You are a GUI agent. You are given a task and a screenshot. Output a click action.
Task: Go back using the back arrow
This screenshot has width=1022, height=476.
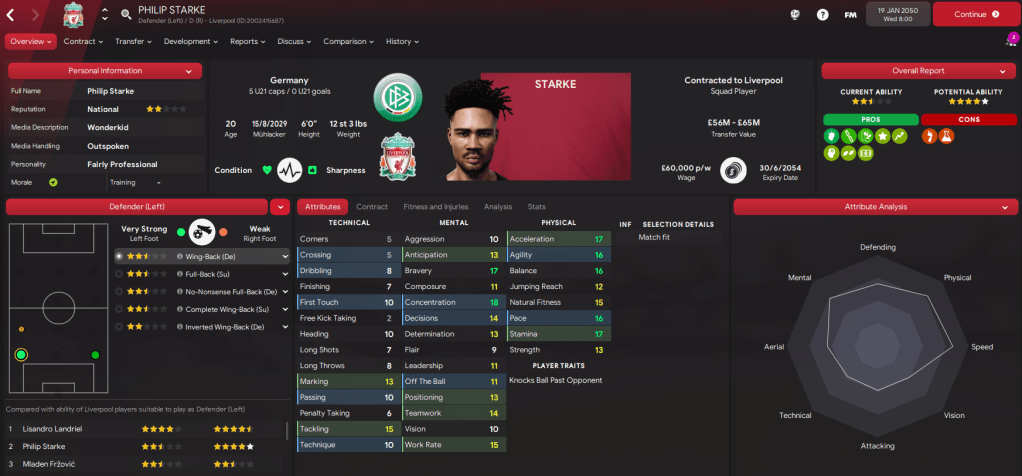pos(11,15)
